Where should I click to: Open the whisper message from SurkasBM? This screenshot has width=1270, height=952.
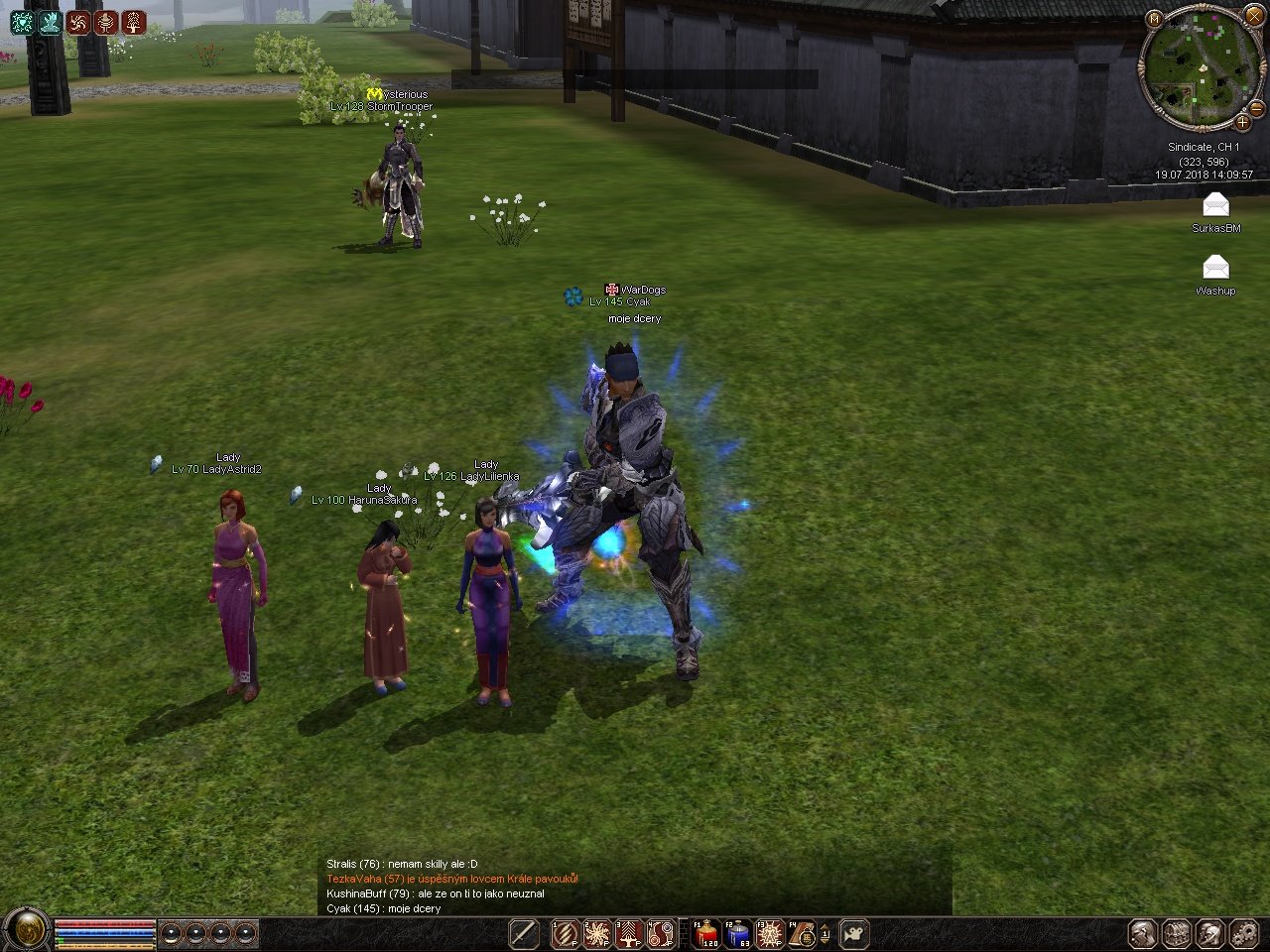click(1215, 206)
